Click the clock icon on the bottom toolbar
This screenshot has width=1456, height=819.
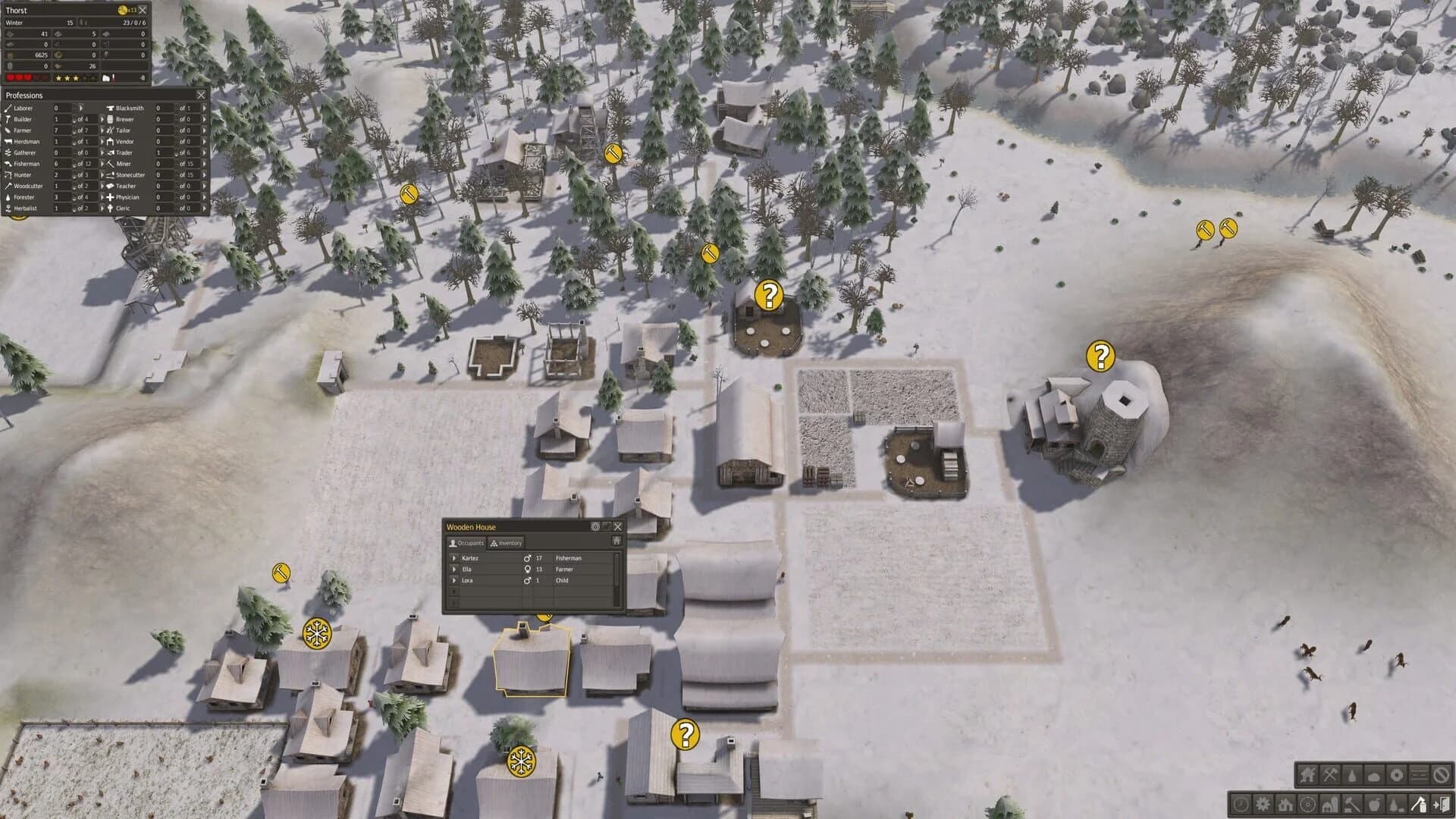[1241, 803]
